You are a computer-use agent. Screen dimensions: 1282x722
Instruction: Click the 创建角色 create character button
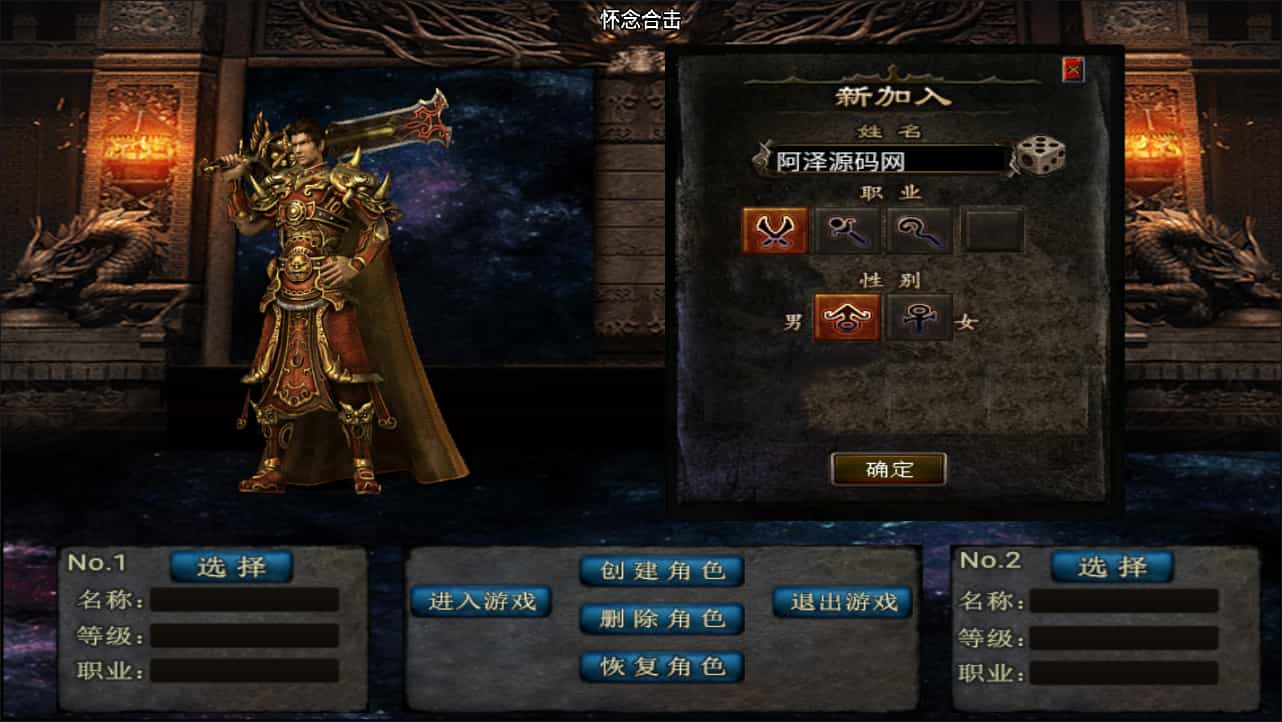click(661, 571)
